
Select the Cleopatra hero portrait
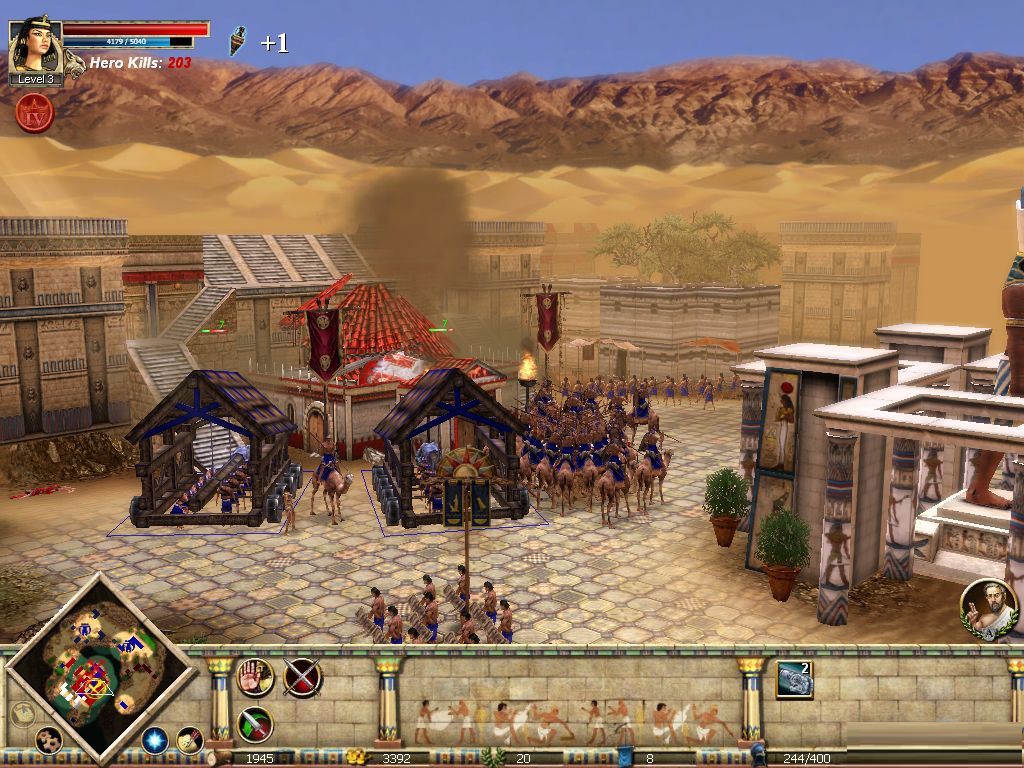pos(34,46)
